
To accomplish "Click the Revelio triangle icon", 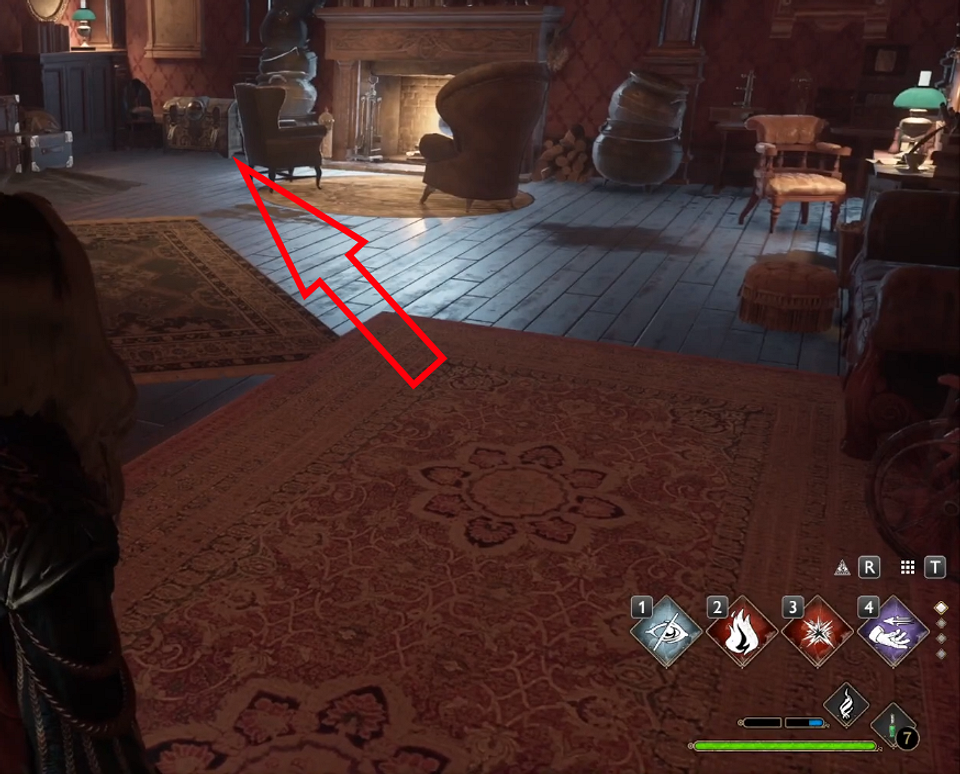I will pos(842,567).
